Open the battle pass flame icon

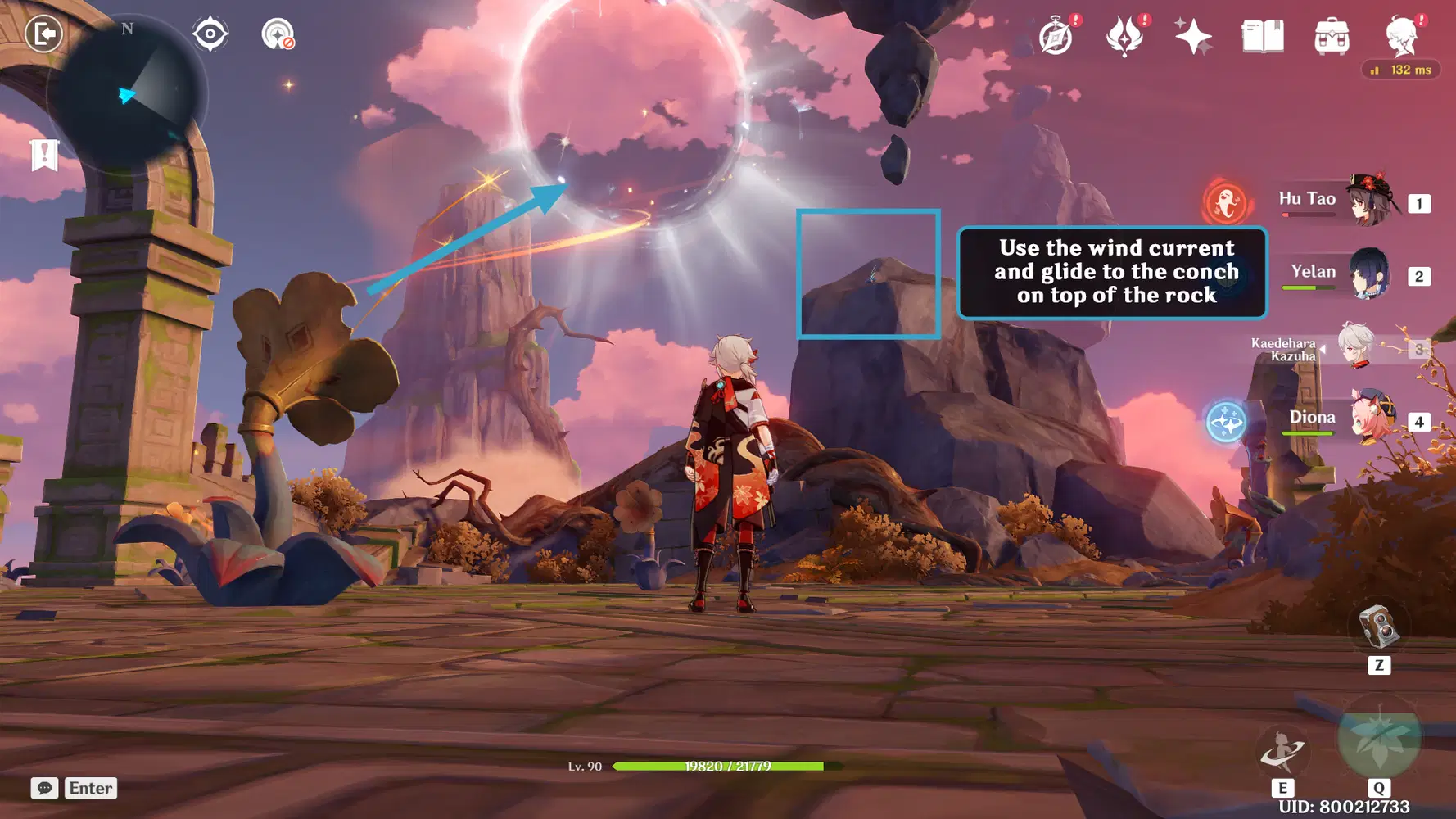click(x=1125, y=37)
